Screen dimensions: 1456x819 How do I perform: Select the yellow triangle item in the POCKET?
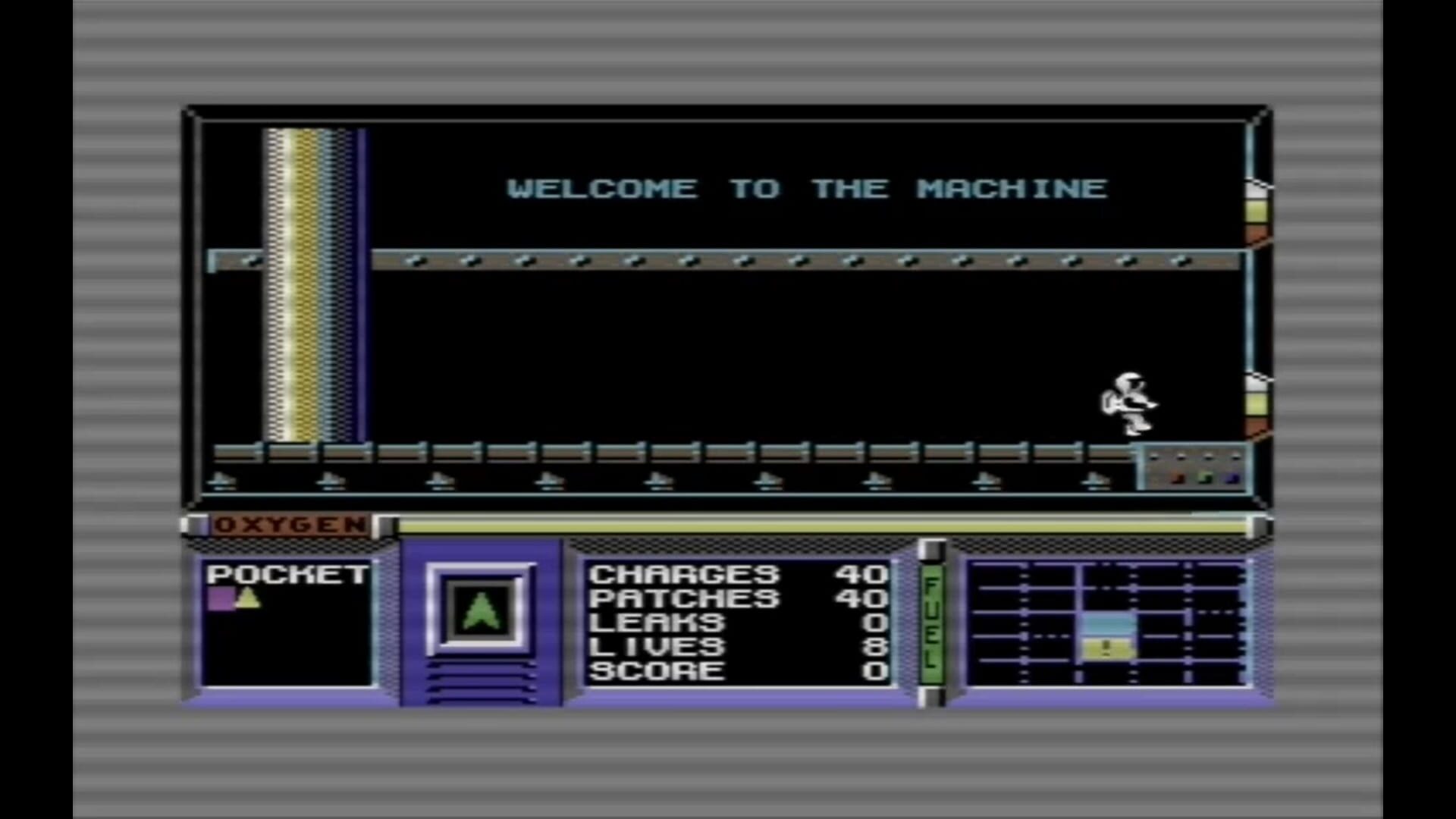point(250,599)
